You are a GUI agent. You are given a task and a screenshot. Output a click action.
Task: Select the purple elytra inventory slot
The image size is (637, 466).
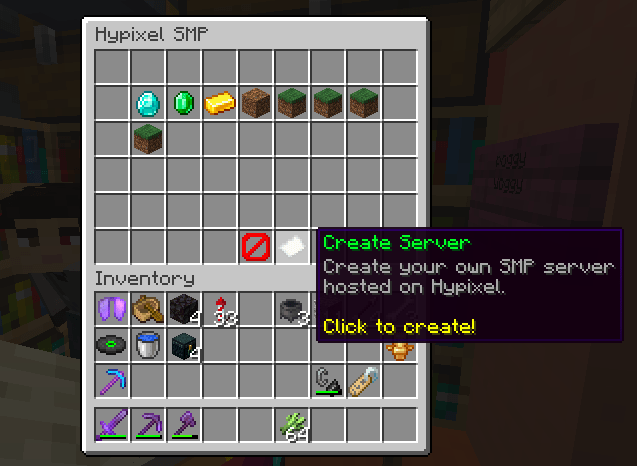[x=112, y=309]
